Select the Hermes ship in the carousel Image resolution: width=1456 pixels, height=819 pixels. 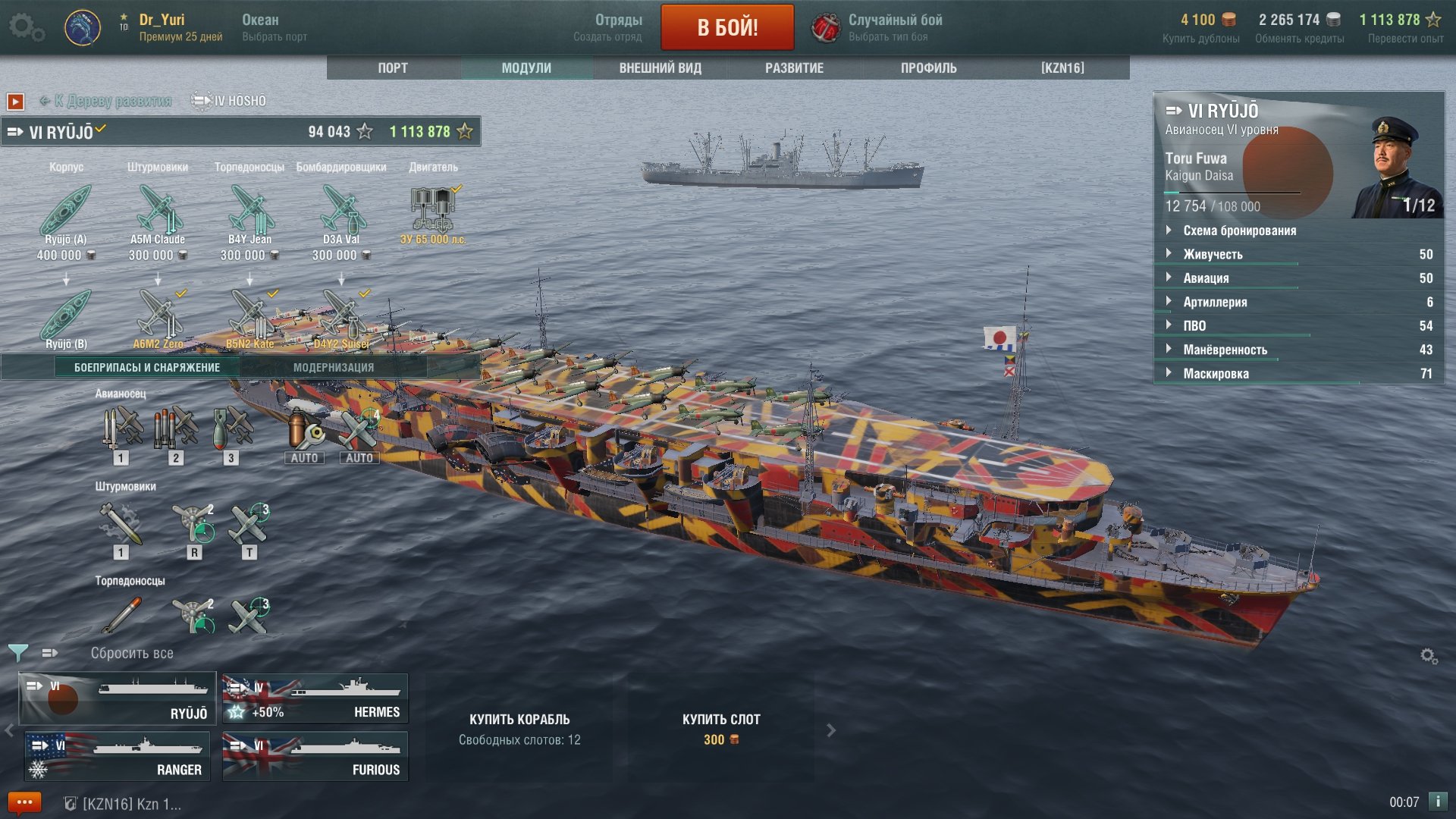point(315,698)
